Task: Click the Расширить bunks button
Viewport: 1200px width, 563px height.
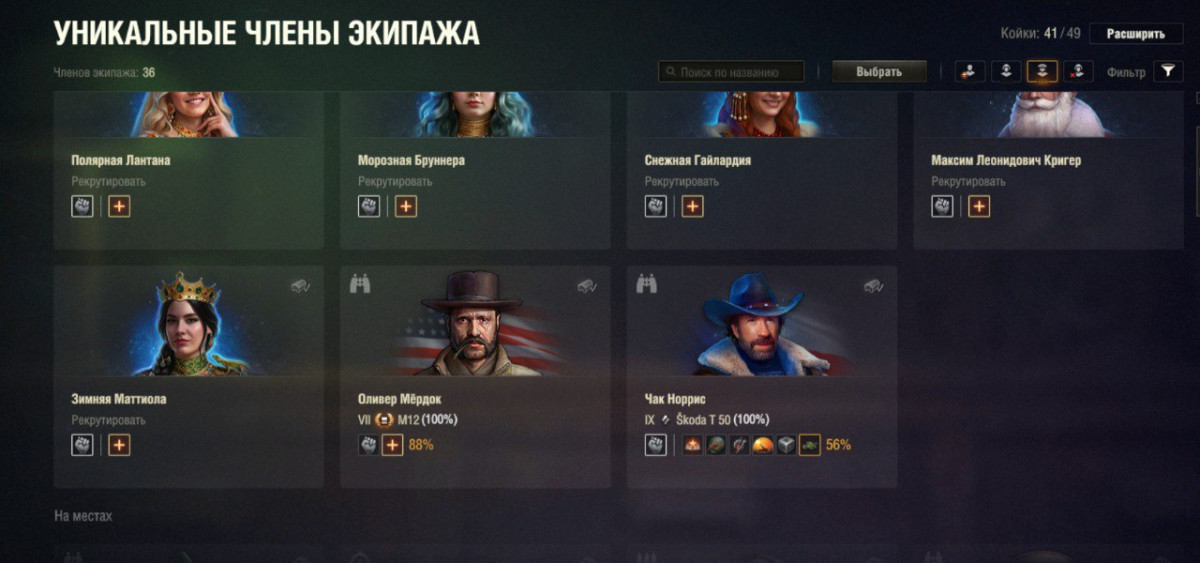Action: 1135,34
